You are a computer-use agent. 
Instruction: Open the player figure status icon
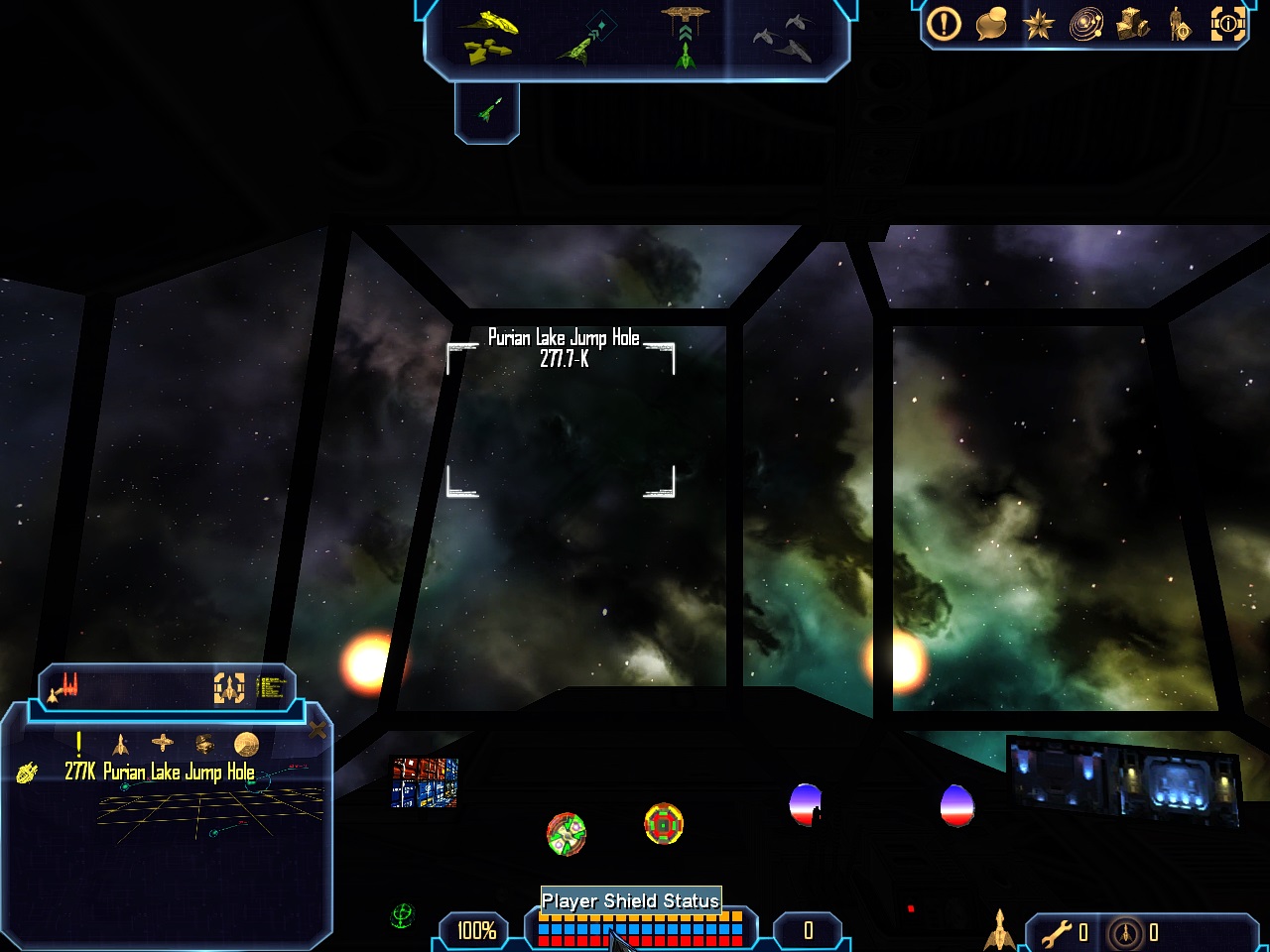1180,24
